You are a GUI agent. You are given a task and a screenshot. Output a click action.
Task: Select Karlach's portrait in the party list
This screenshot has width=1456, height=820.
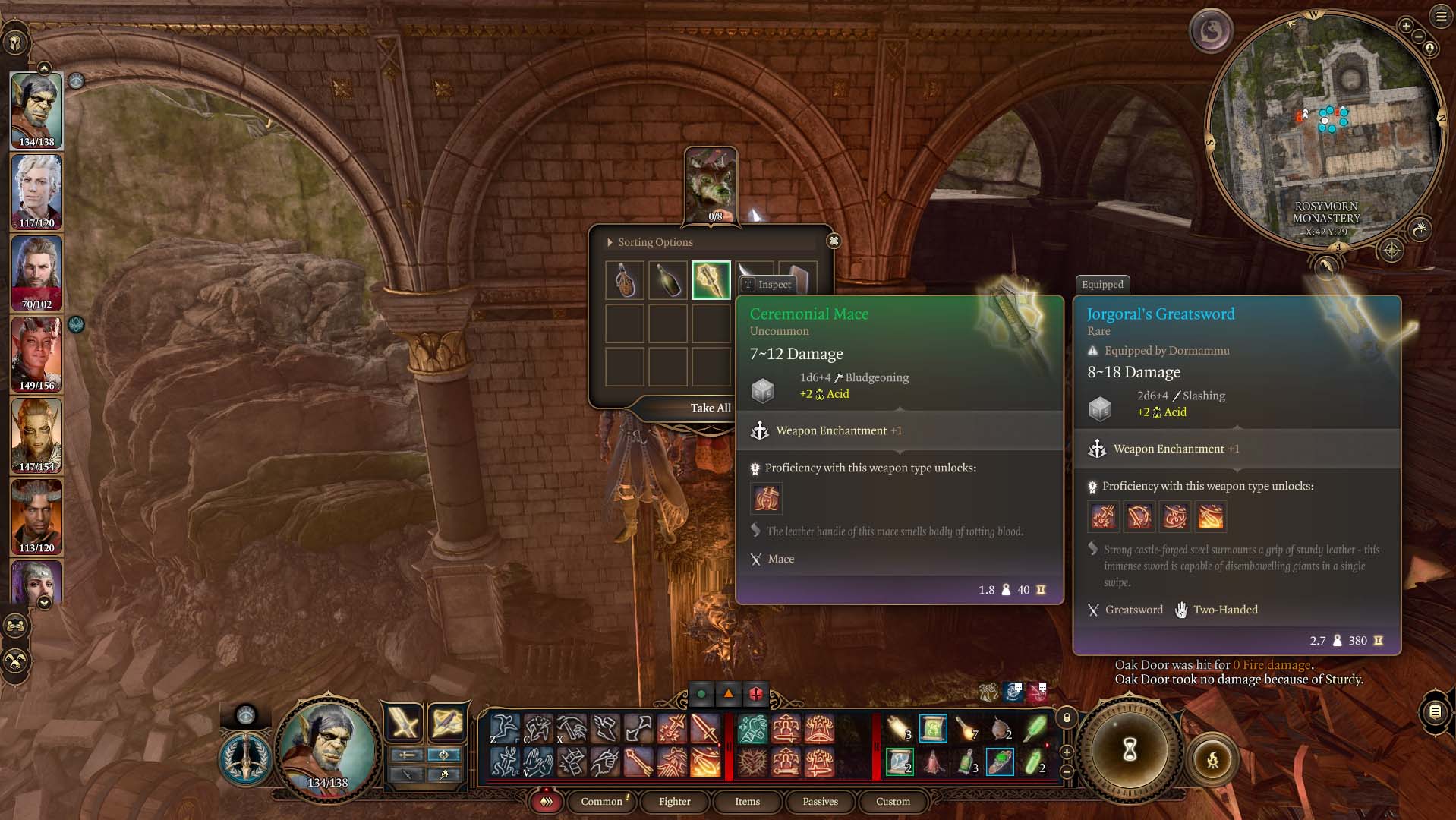tap(36, 353)
